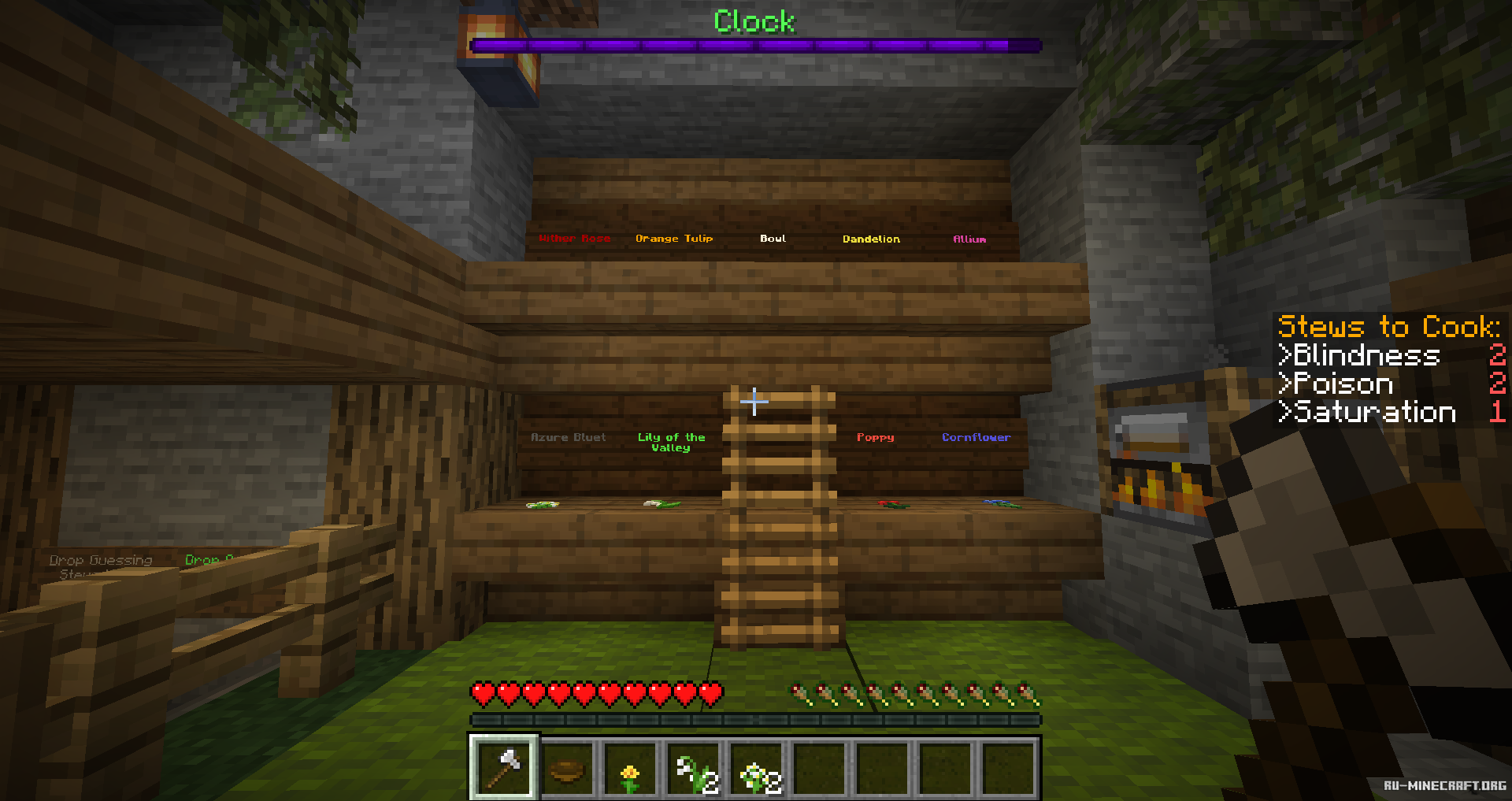Click the Bowl sign on the upper shelf
The width and height of the screenshot is (1512, 801).
[773, 239]
